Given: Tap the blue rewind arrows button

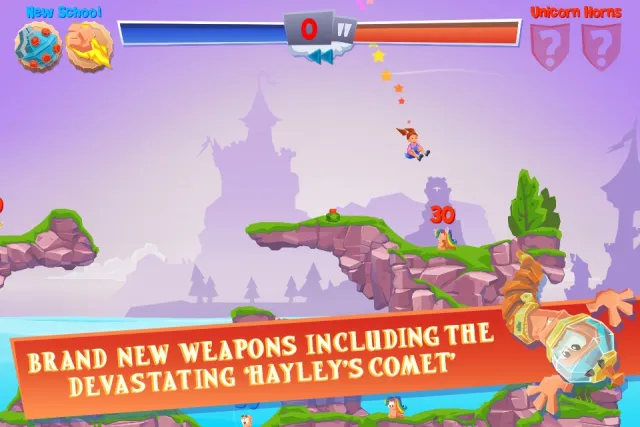Looking at the screenshot, I should [320, 57].
